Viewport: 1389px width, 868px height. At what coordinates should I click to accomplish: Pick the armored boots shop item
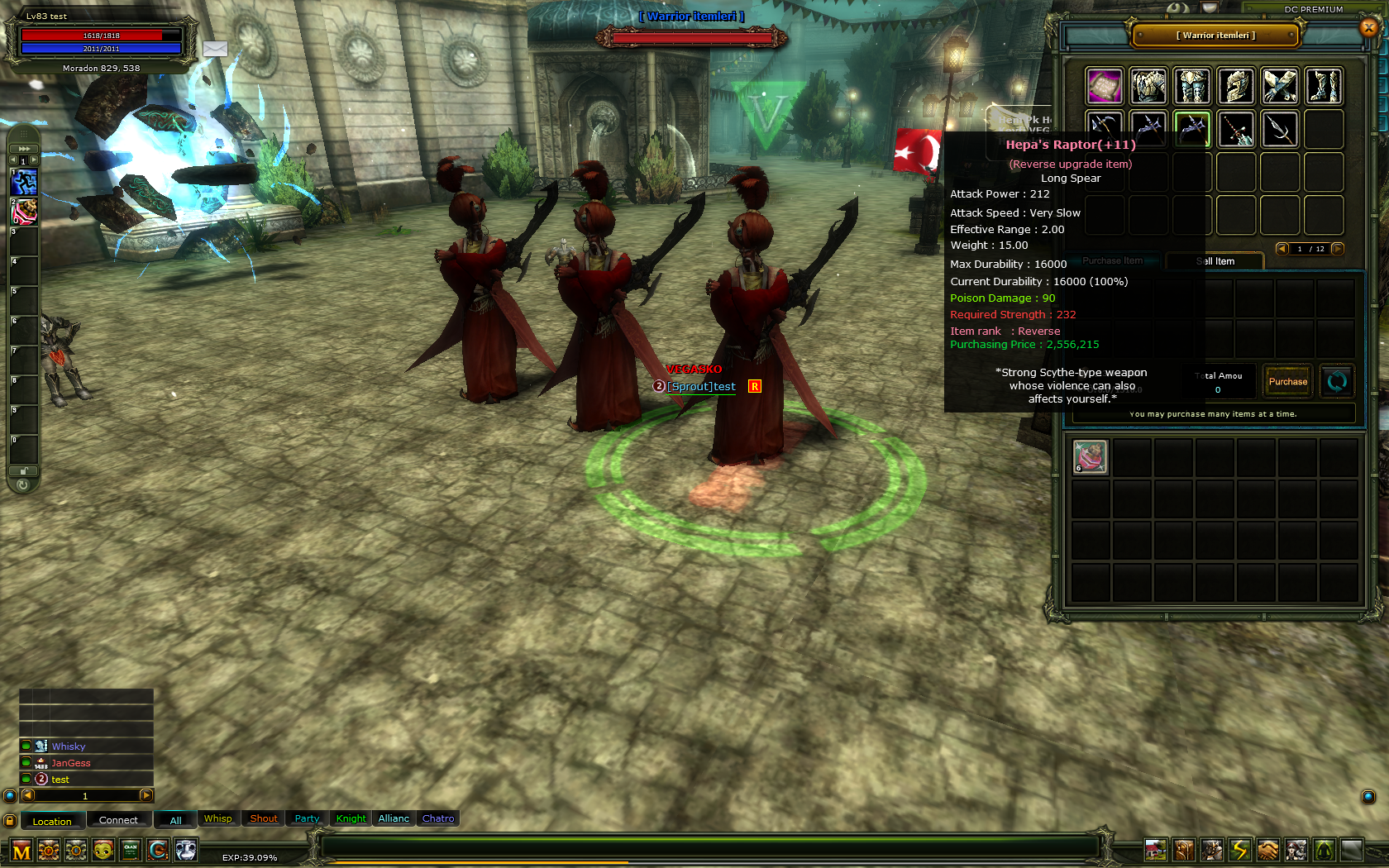[x=1324, y=86]
